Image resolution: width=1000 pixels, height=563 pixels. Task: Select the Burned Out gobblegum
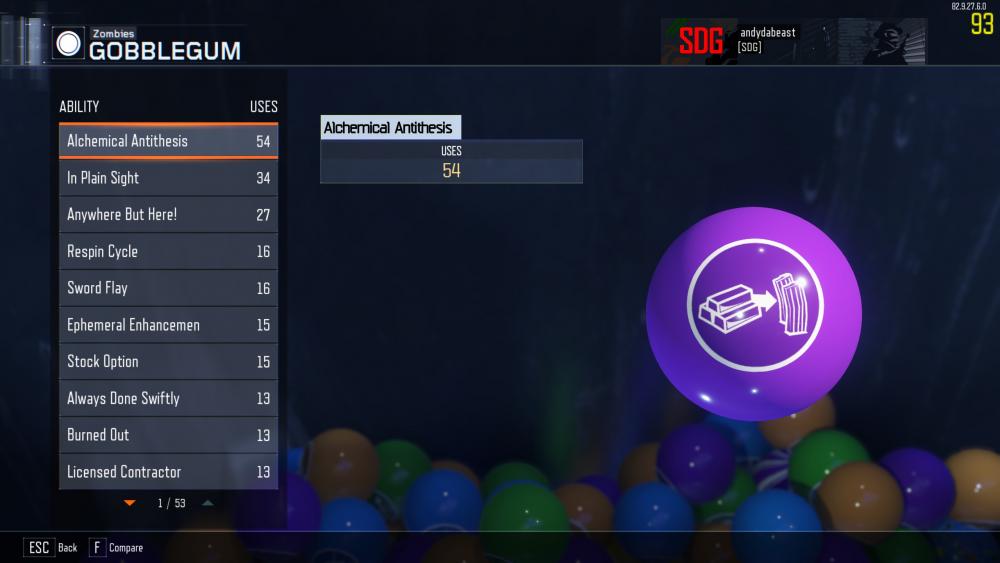168,435
